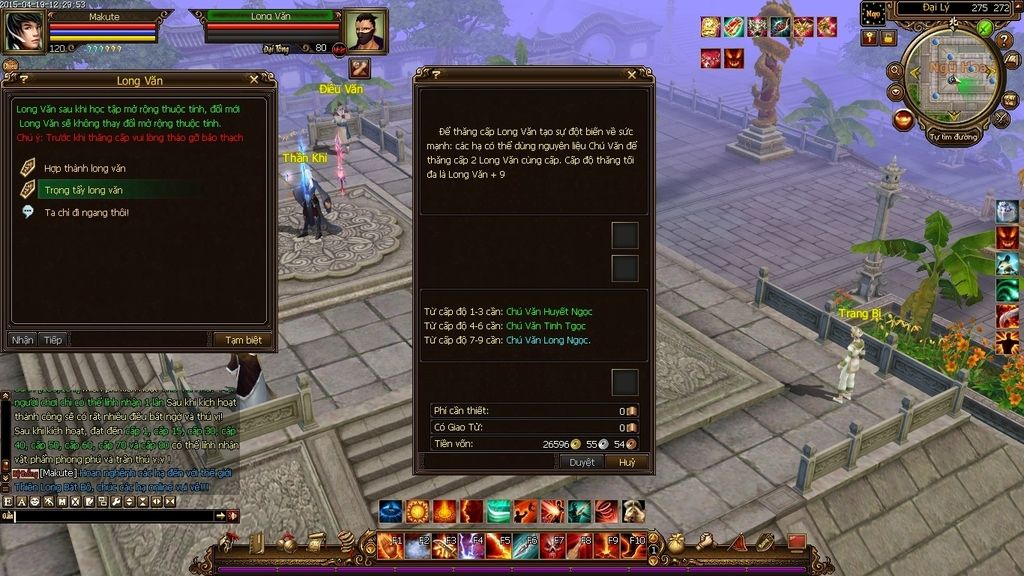The image size is (1024, 576).
Task: Click the Tiếp button in the dialogue
Action: (52, 340)
